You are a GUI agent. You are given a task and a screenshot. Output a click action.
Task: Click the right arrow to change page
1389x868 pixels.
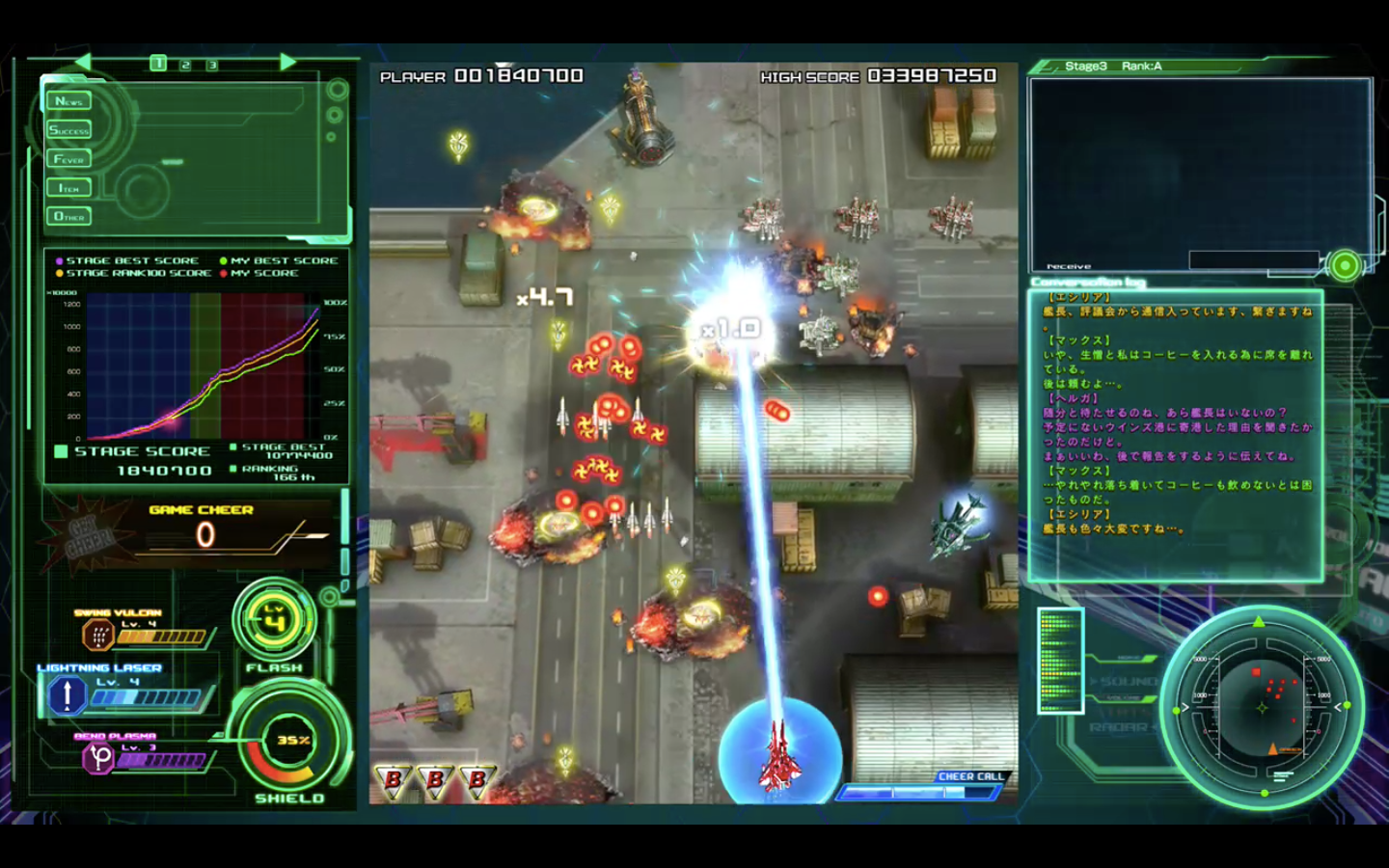288,61
